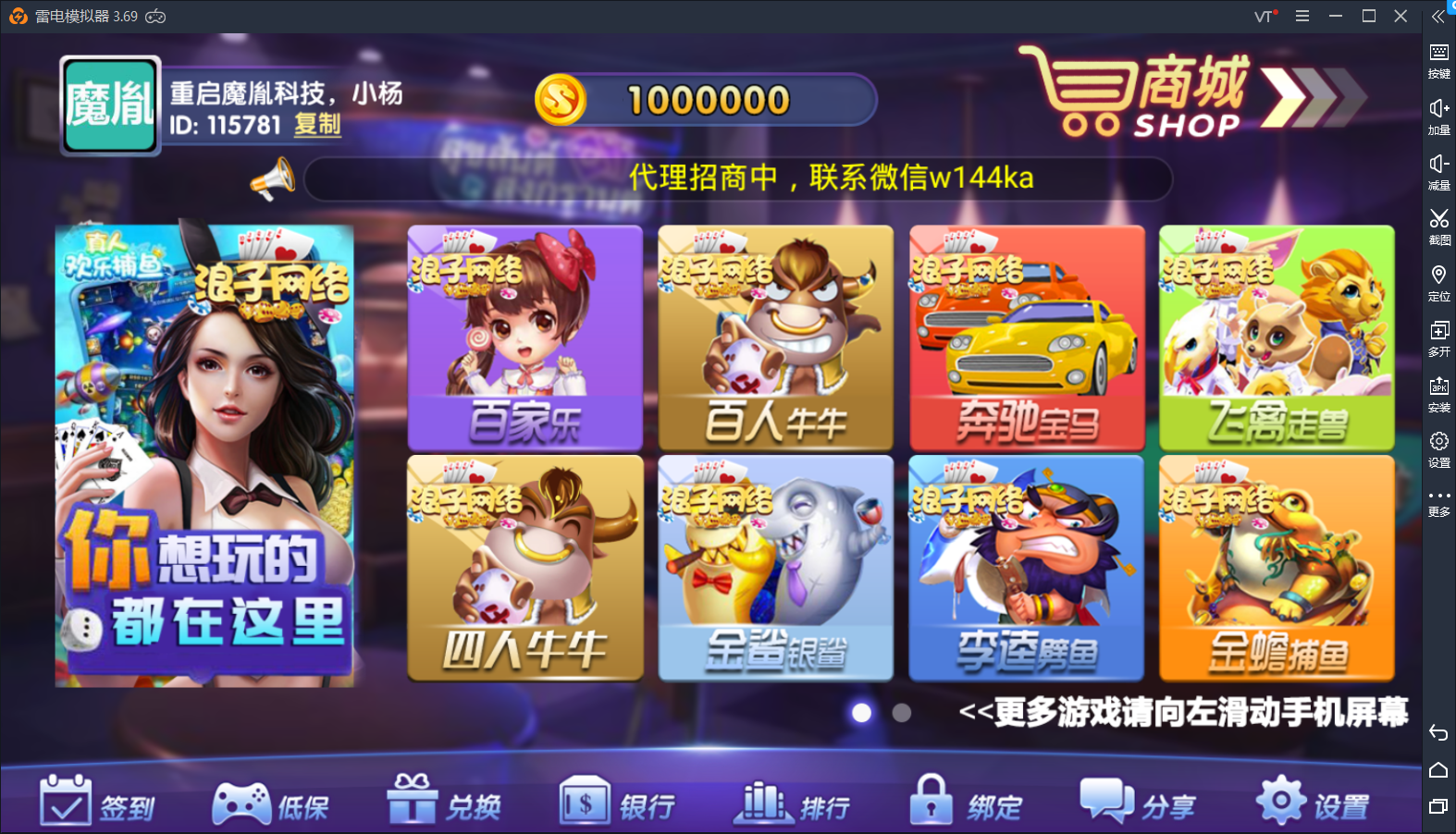1456x834 pixels.
Task: Launch the 金蟾捕鱼 fishing game
Action: click(1277, 568)
